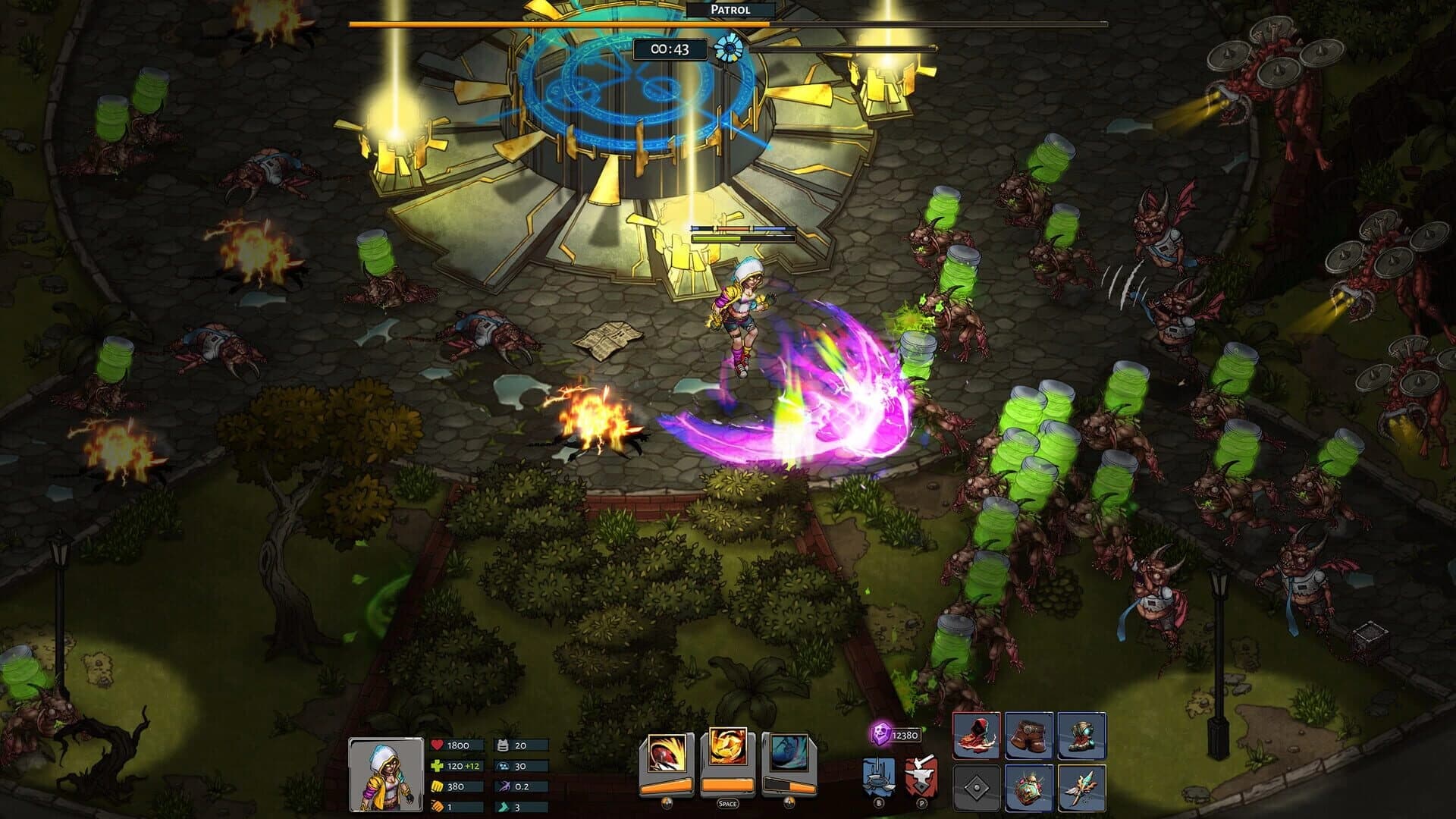Click the heart icon beside 1800 health

click(438, 745)
